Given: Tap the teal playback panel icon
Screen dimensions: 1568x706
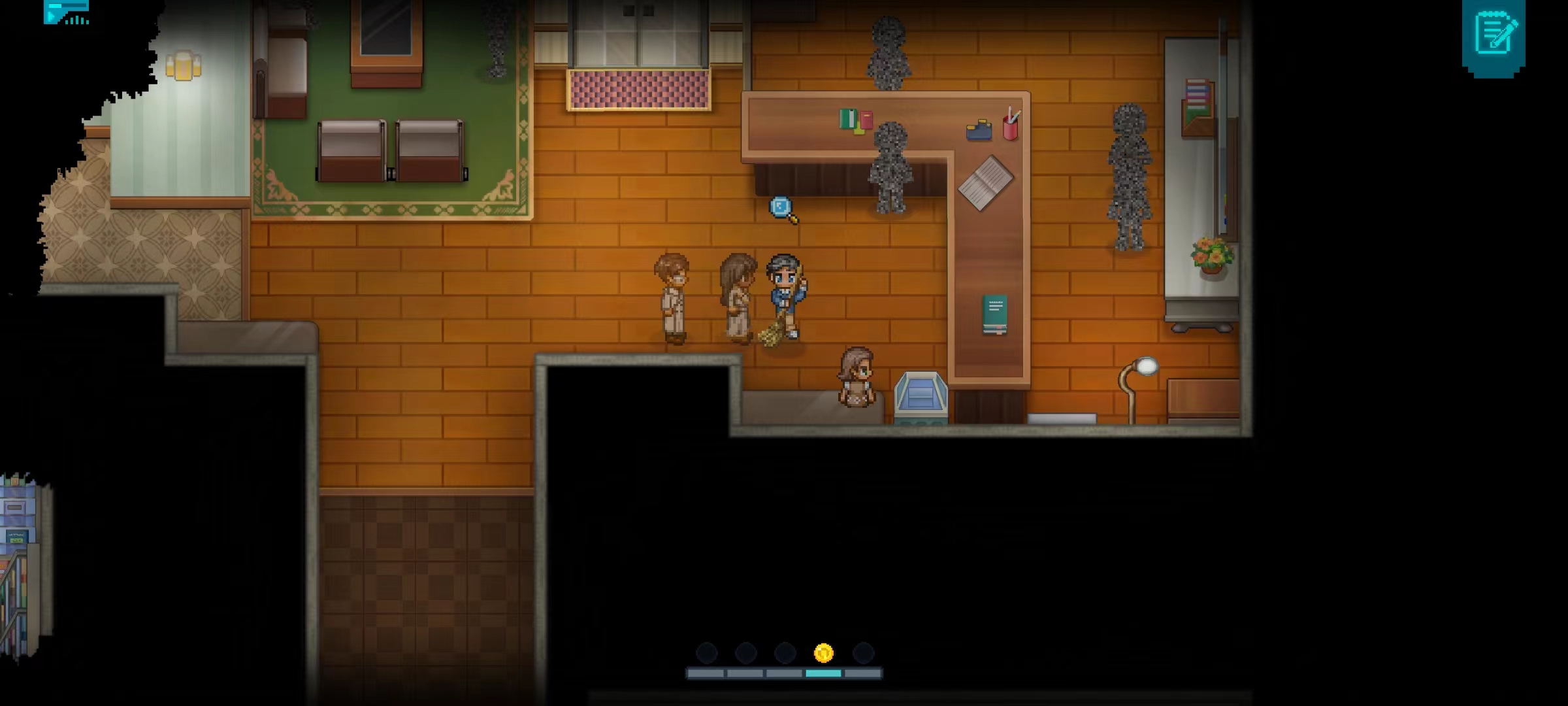Looking at the screenshot, I should [65, 12].
